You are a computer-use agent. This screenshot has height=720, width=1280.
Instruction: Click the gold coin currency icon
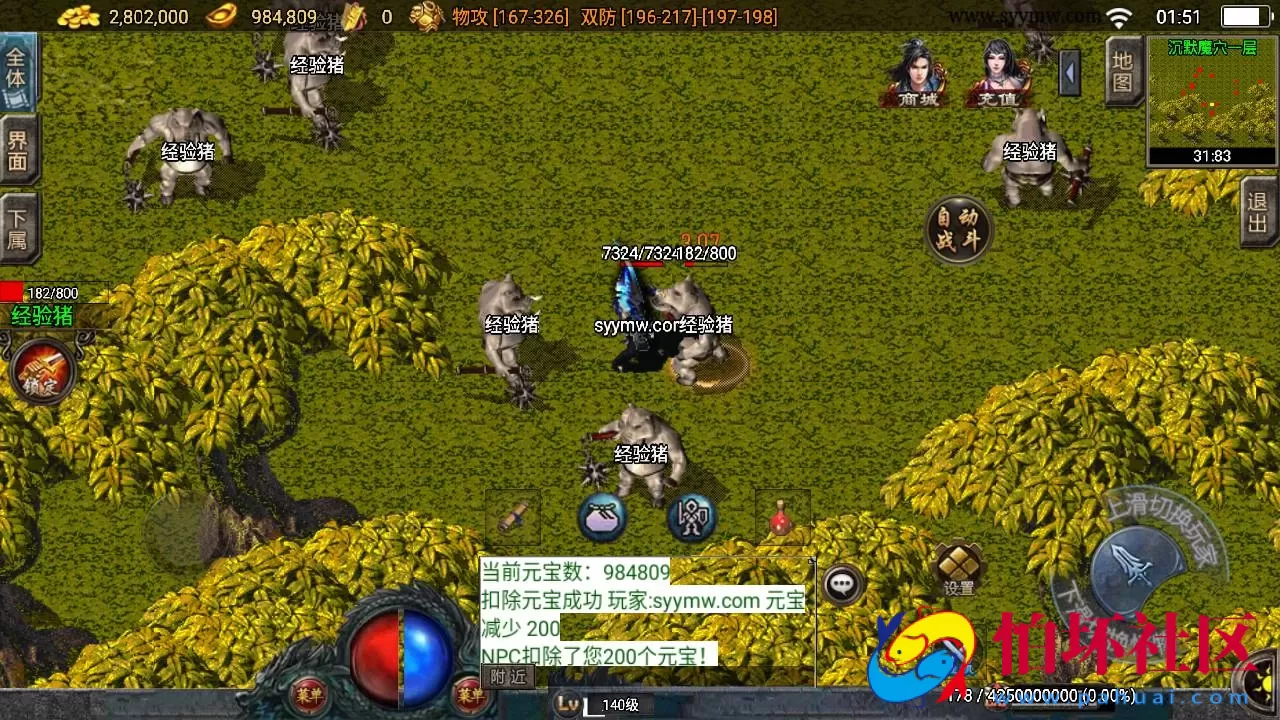point(78,16)
